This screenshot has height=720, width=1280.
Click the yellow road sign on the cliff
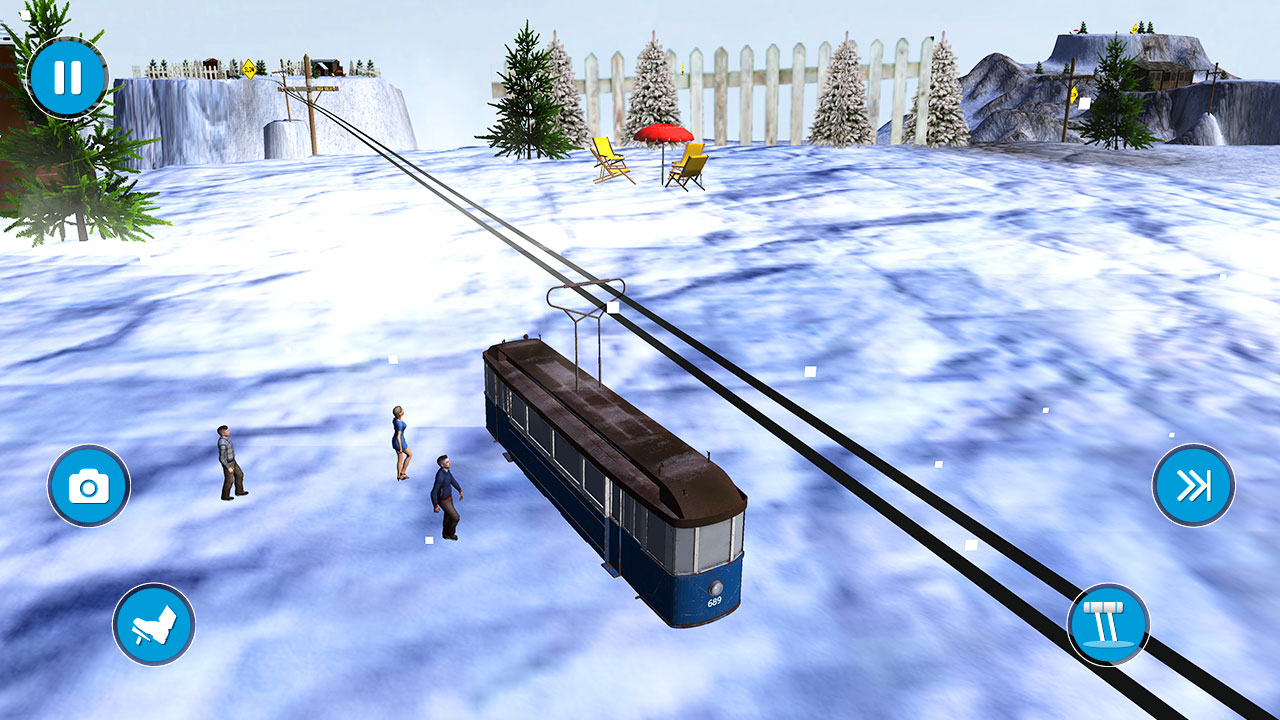coord(249,69)
